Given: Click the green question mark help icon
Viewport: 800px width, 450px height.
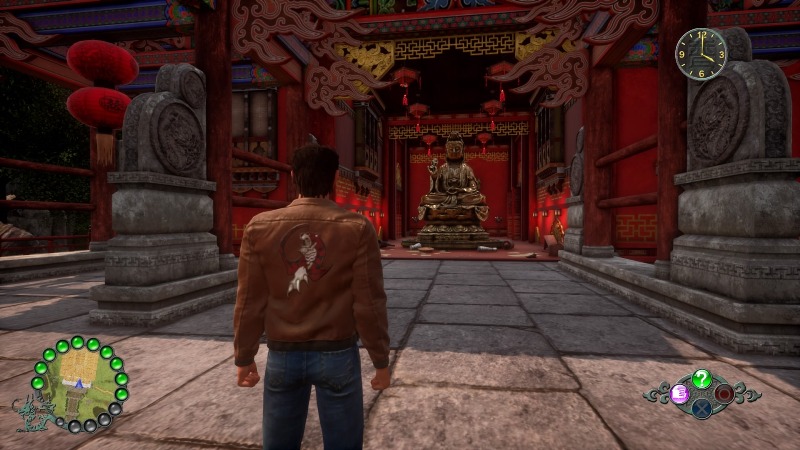Looking at the screenshot, I should (x=702, y=378).
